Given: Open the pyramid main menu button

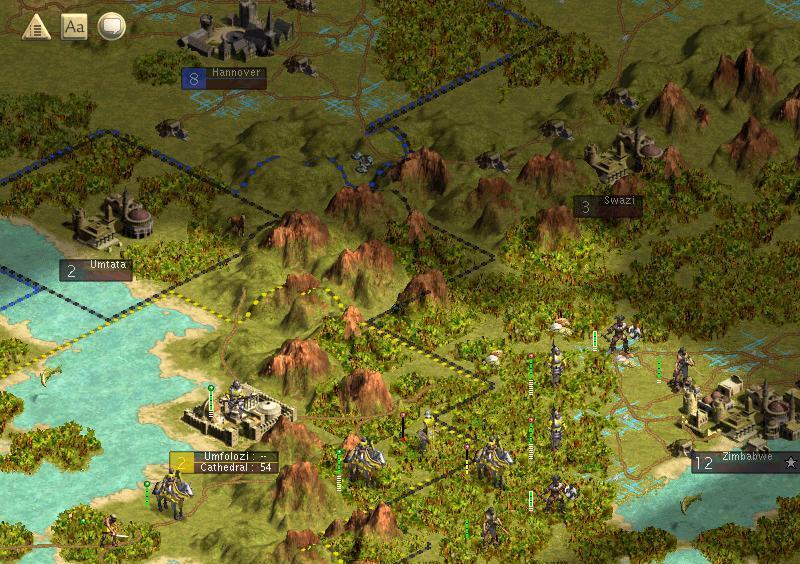Looking at the screenshot, I should (38, 27).
